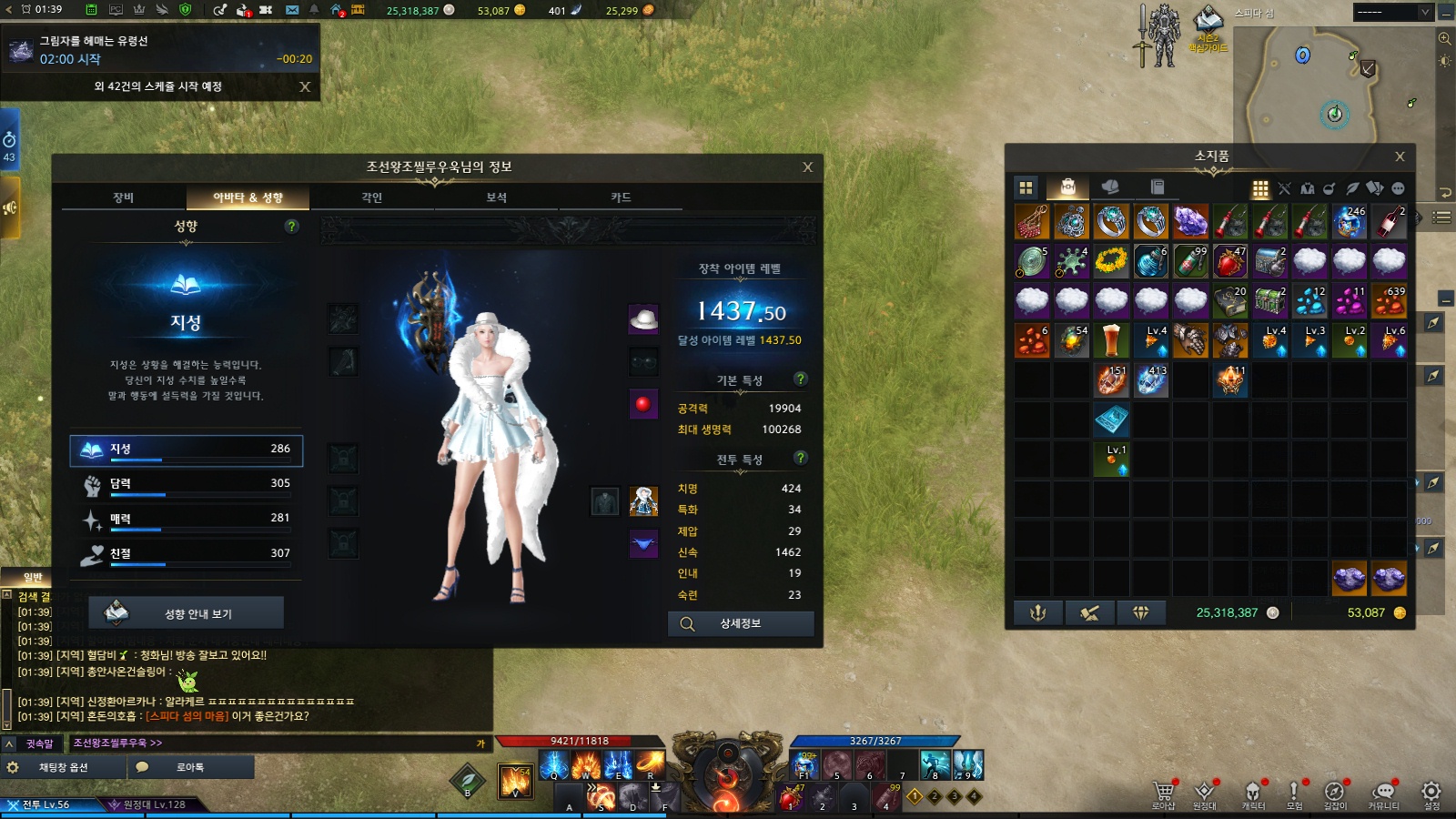Switch to the 장비 tab
The height and width of the screenshot is (819, 1456).
(124, 197)
